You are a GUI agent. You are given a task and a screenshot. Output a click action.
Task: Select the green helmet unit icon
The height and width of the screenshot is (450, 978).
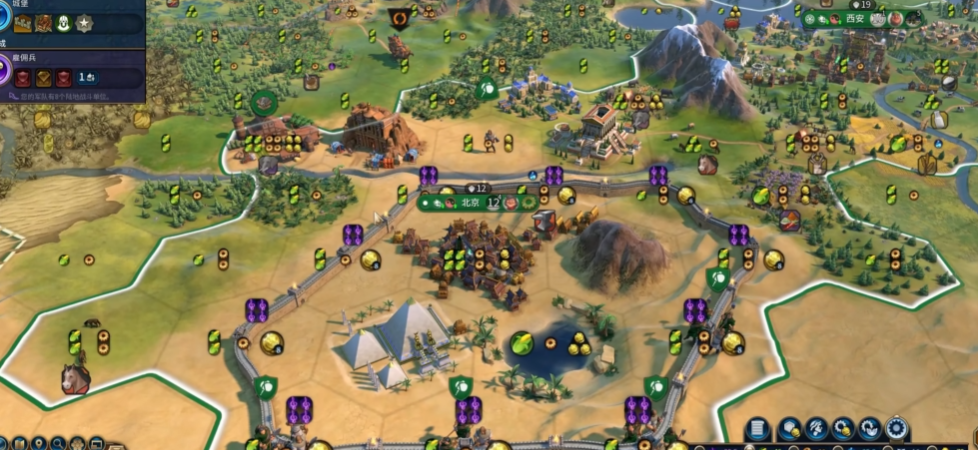[64, 23]
